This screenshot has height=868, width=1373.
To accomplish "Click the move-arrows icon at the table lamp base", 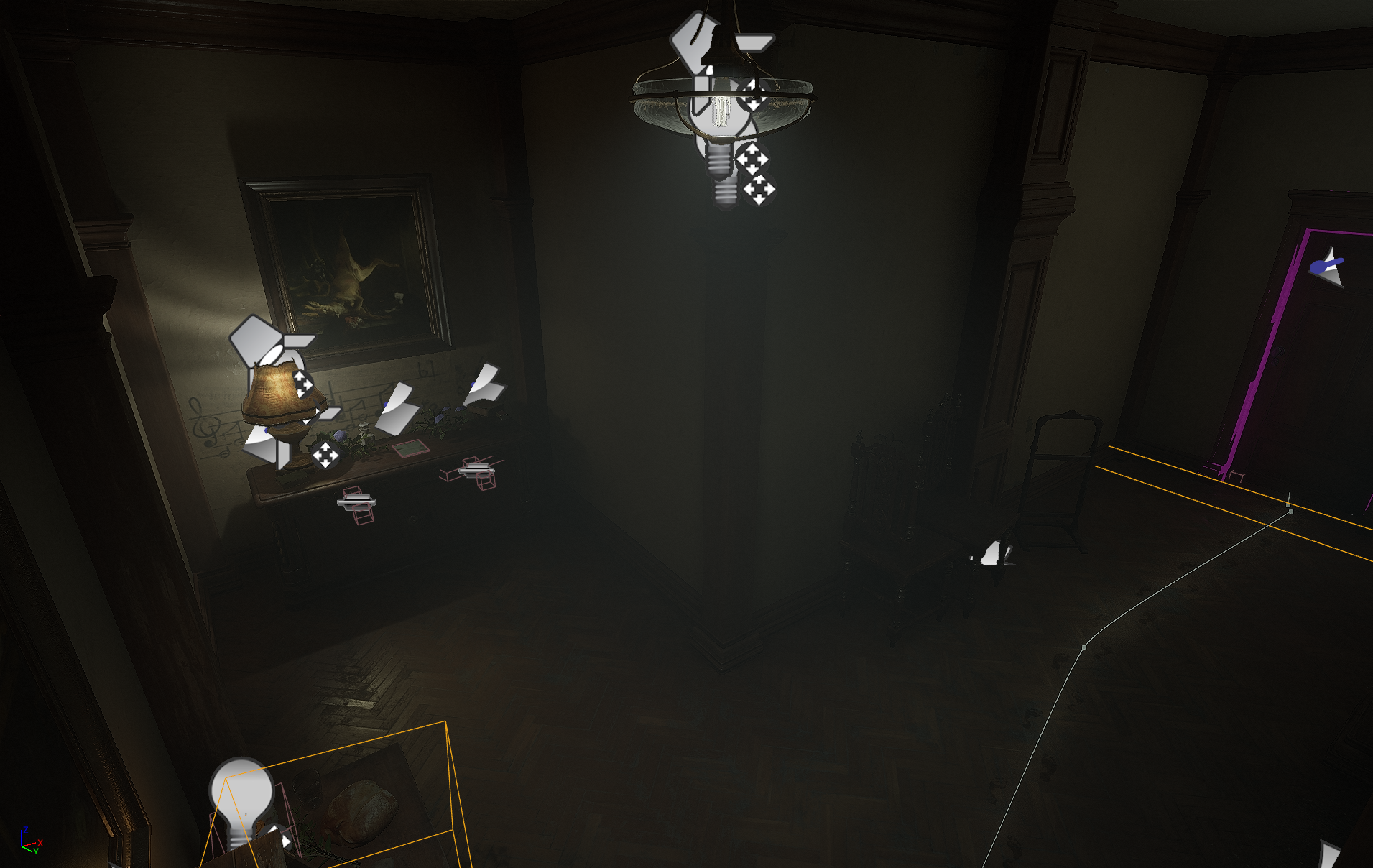I will (325, 455).
